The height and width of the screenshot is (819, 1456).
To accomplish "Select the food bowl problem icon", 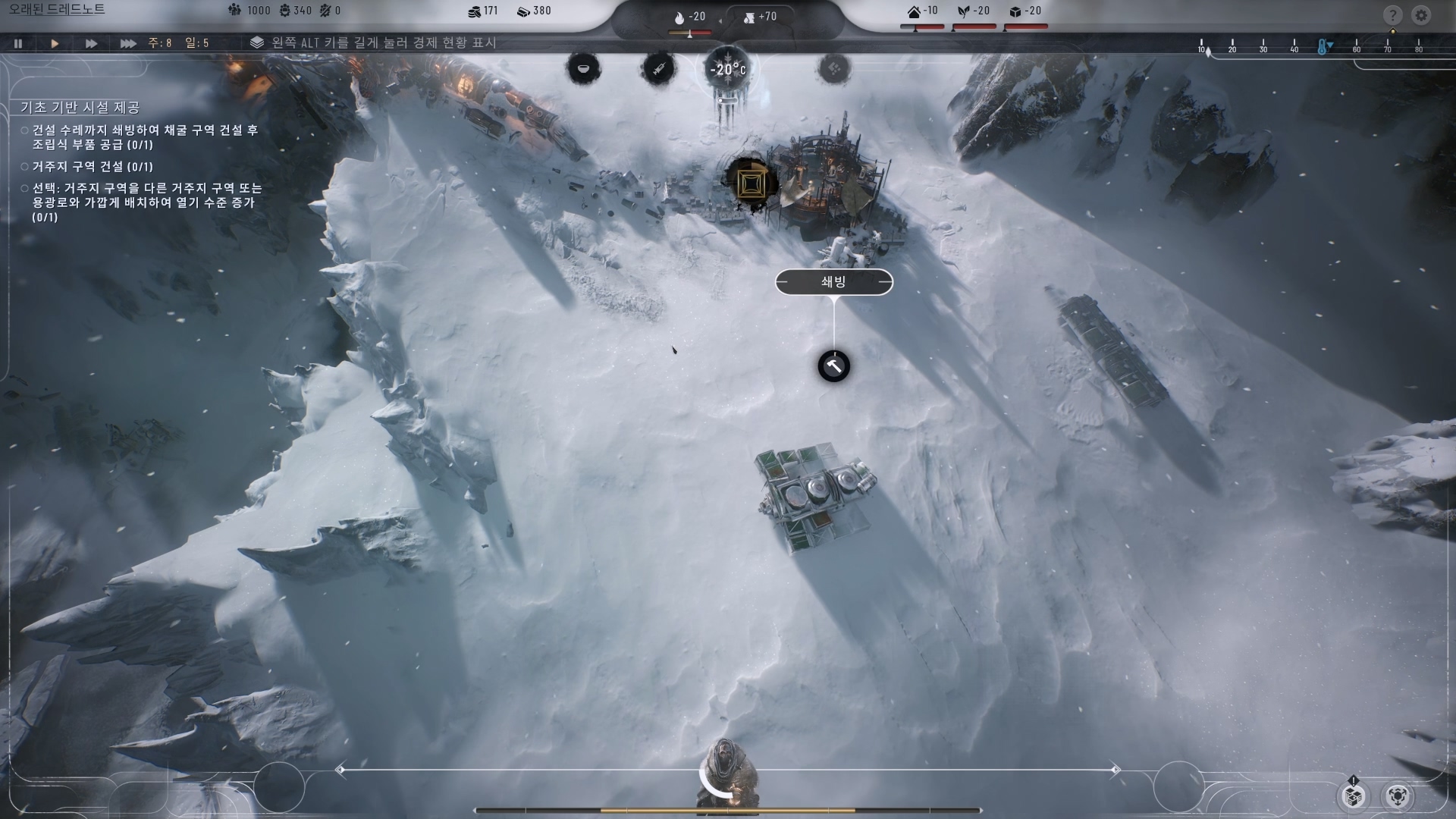I will 583,69.
